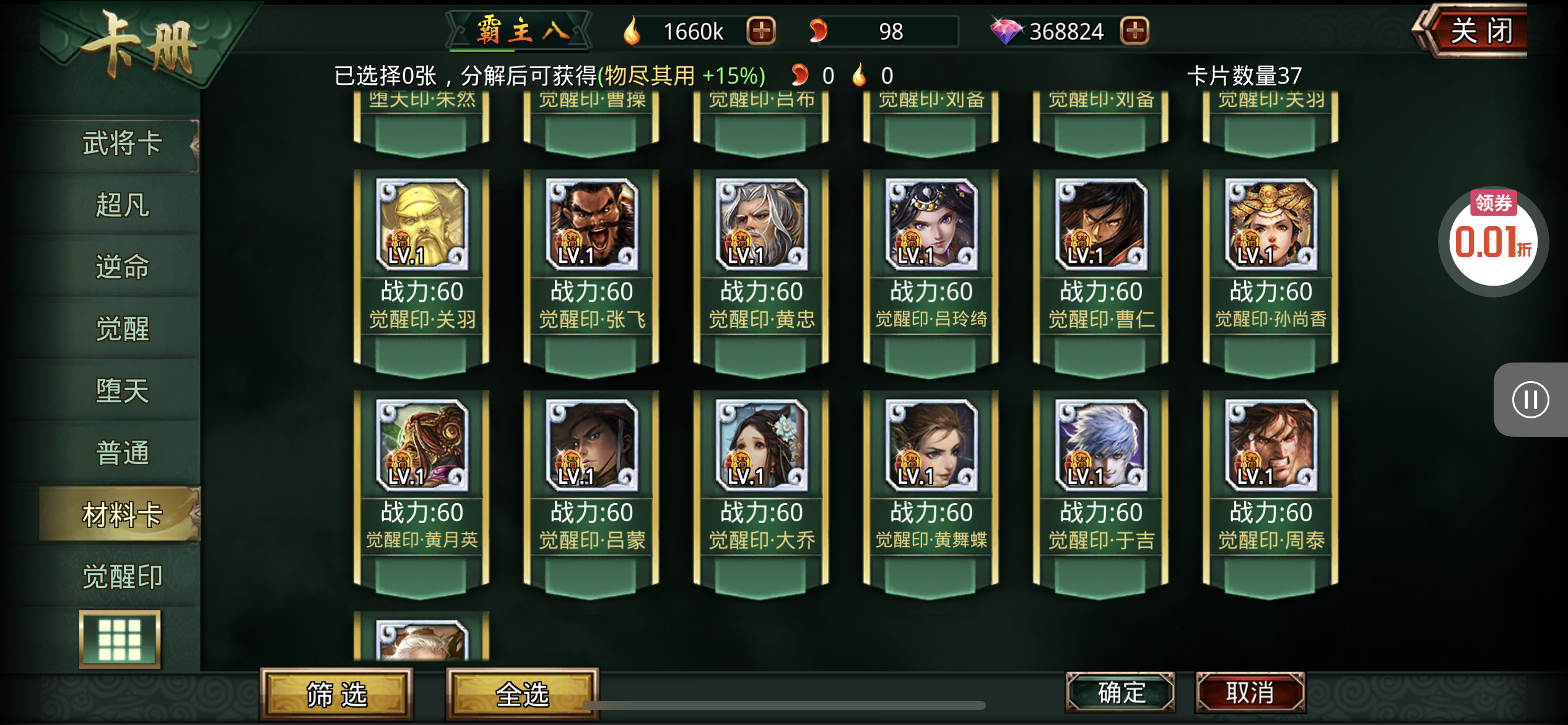Confirm decomposition with 确定
Screen dimensions: 1568x725
pos(1120,692)
